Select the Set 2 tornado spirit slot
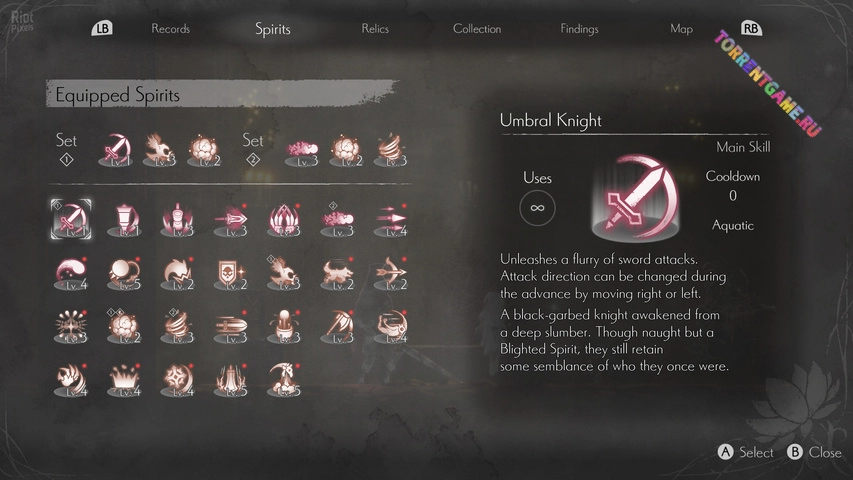The width and height of the screenshot is (853, 480). [x=390, y=150]
